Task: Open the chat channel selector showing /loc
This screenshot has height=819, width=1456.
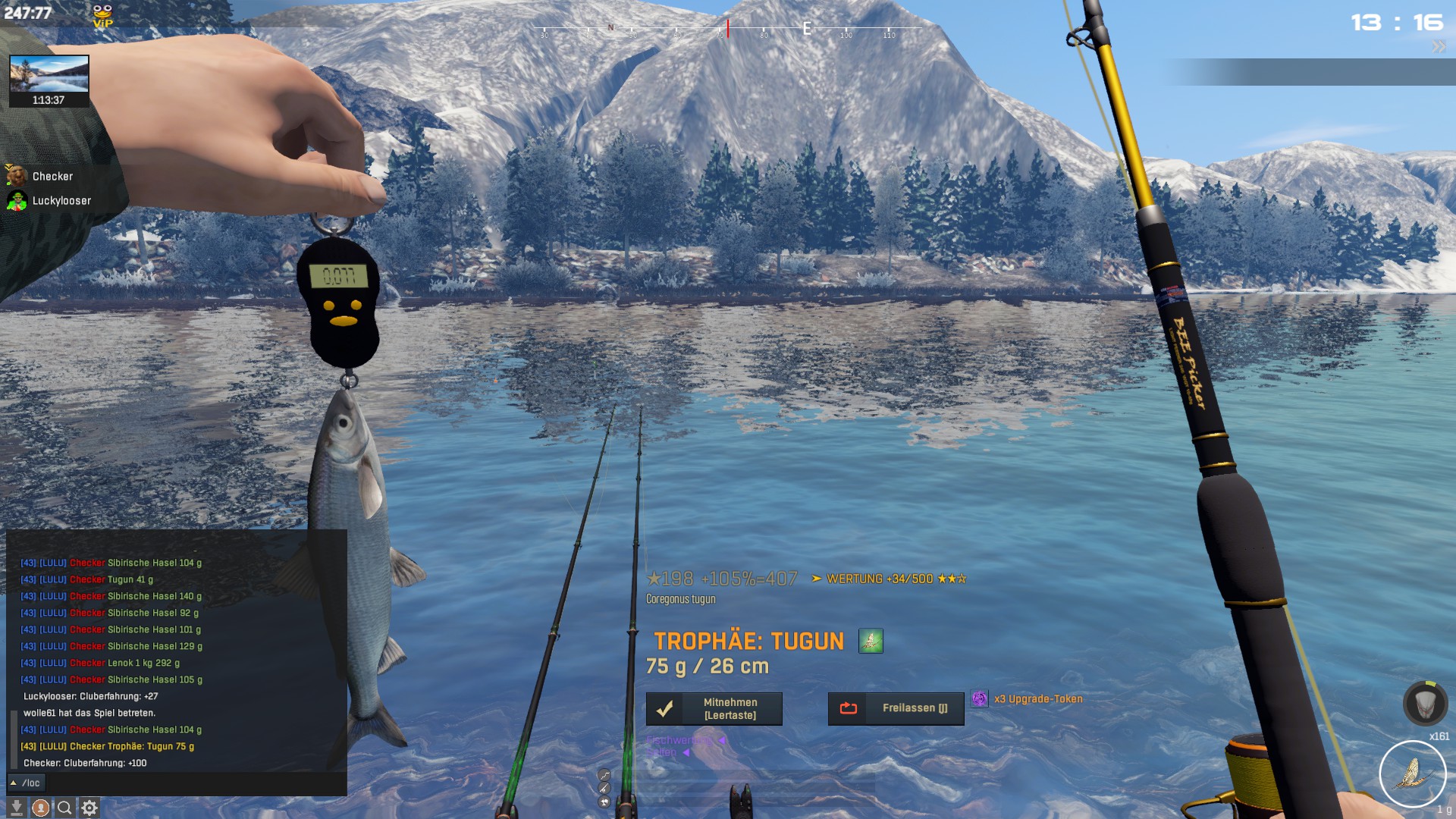Action: tap(26, 783)
